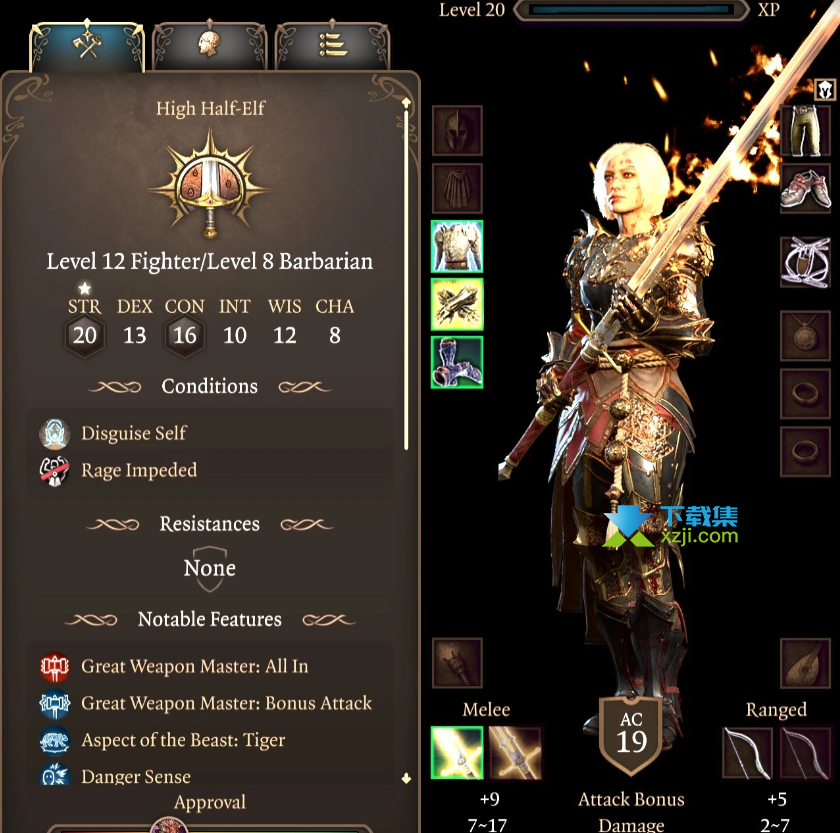Select the underwear slot
Image resolution: width=840 pixels, height=833 pixels.
click(x=805, y=261)
